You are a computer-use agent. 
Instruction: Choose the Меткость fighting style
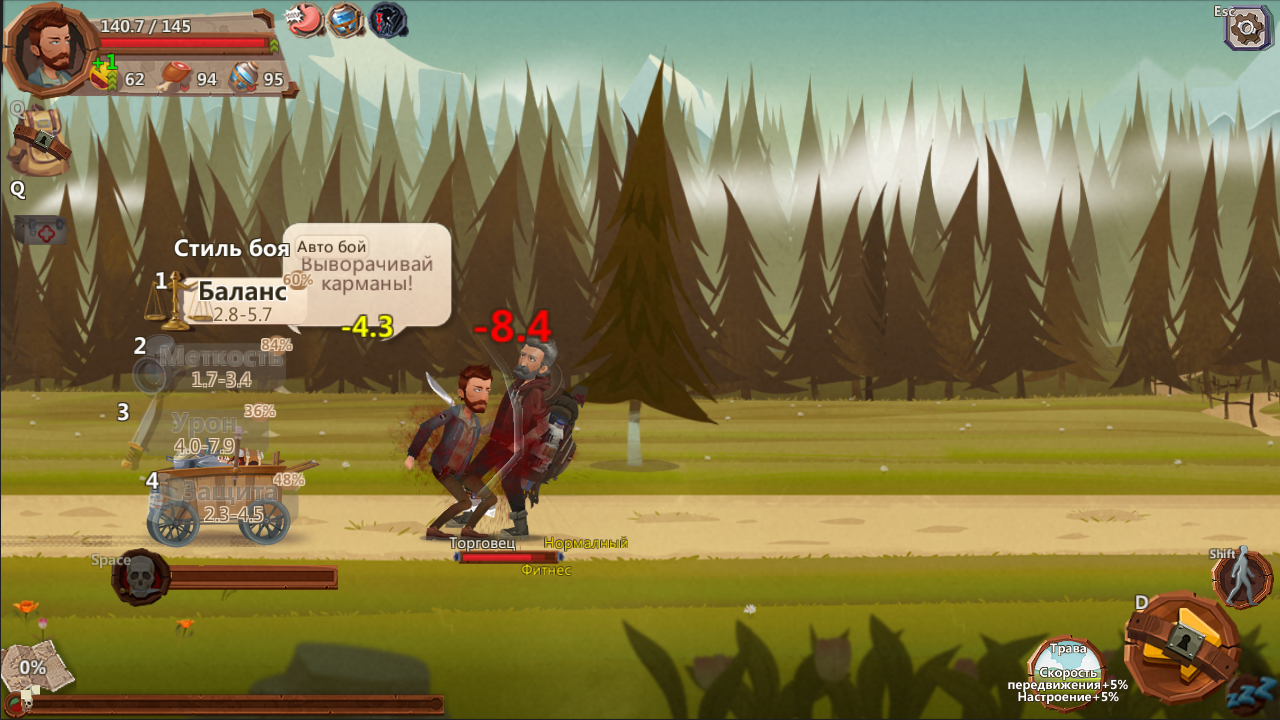tap(220, 357)
